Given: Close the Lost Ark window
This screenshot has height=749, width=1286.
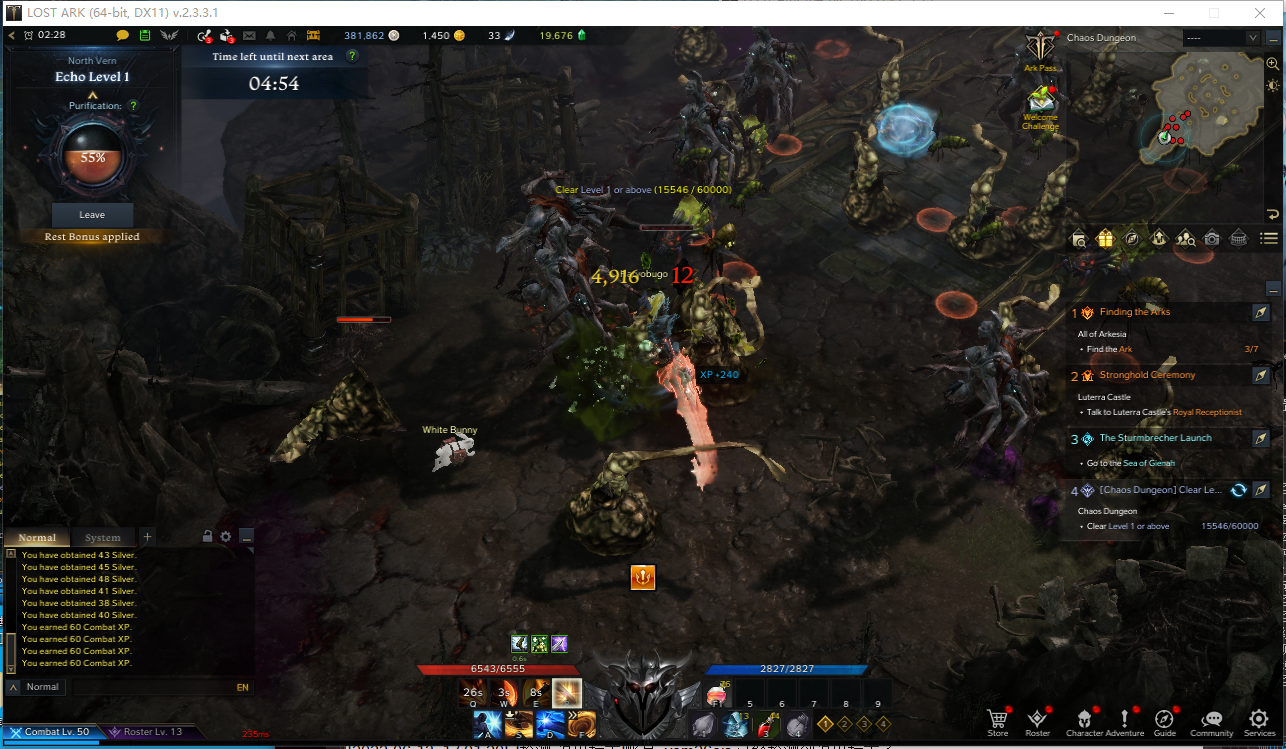Looking at the screenshot, I should click(x=1258, y=13).
